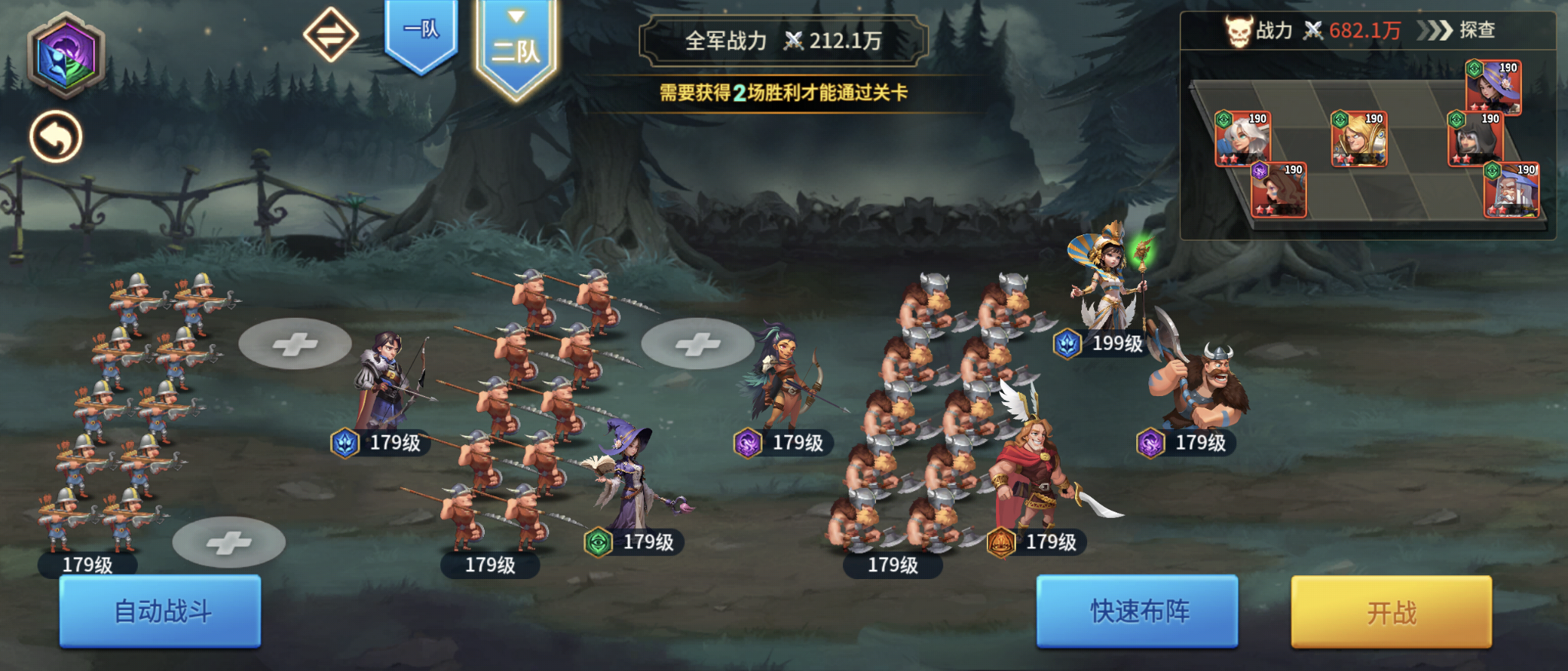Click the circular undo arrow icon

[x=55, y=135]
